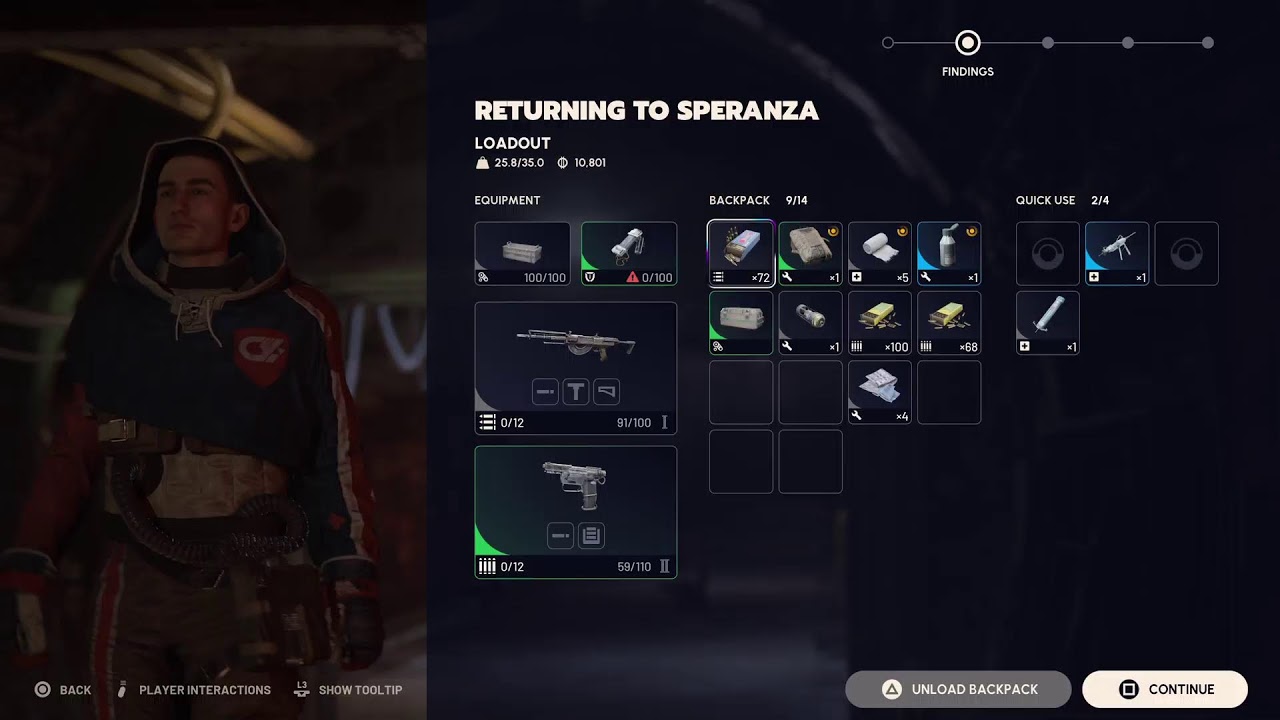Select the equipped augment case slot 100/100

pos(522,254)
